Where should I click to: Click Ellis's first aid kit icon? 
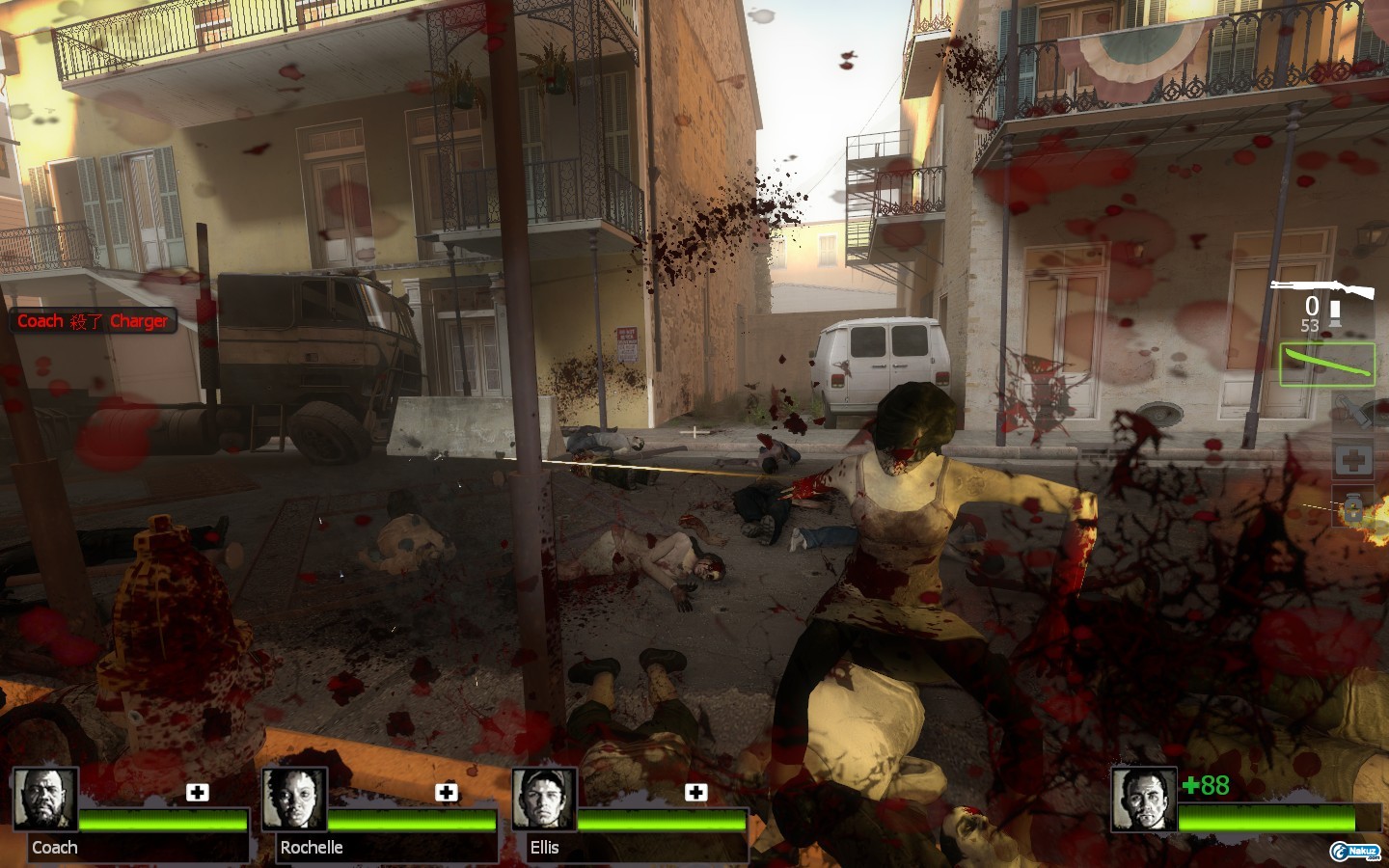point(695,792)
